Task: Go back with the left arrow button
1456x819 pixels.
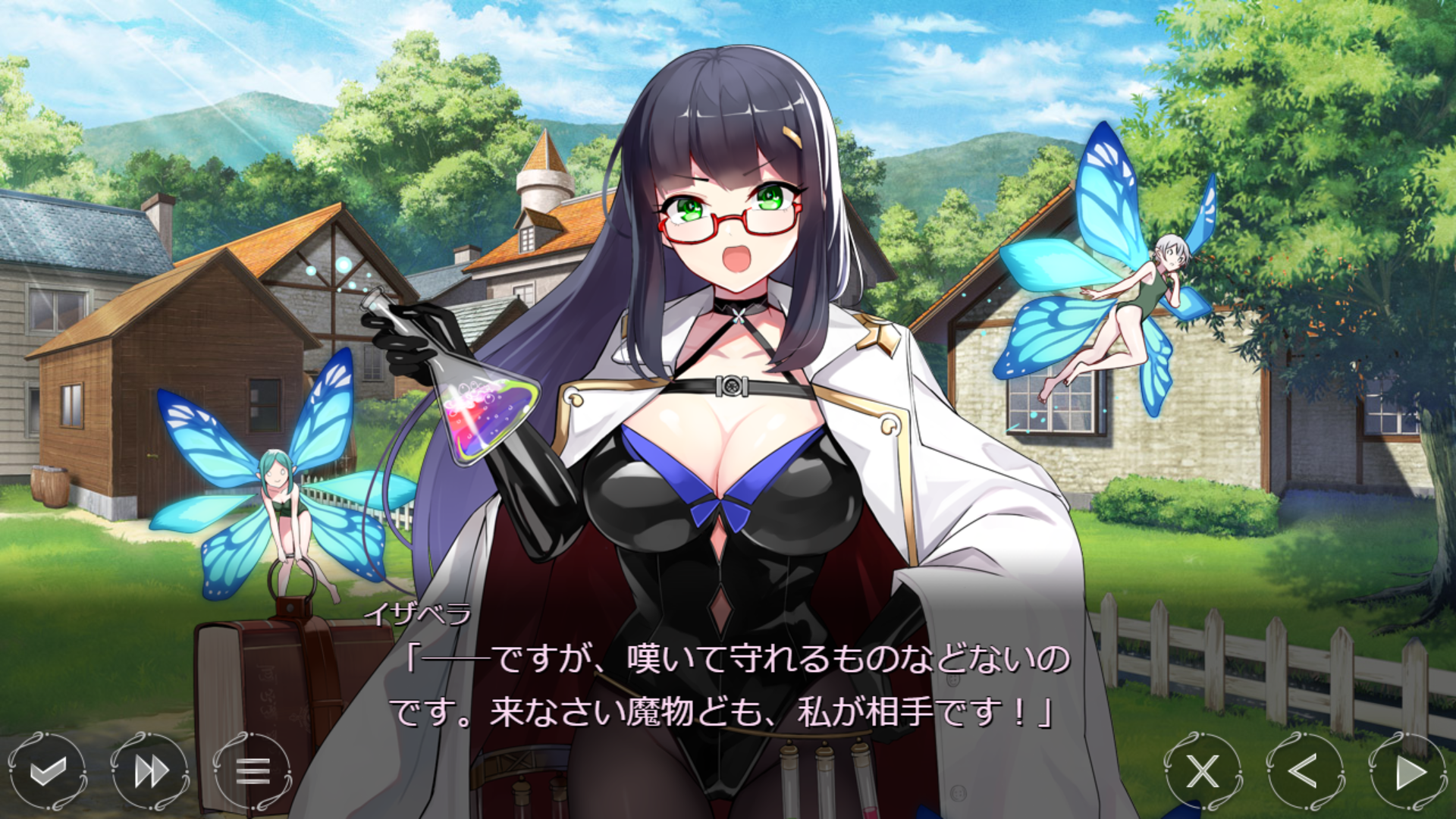Action: tap(1304, 771)
